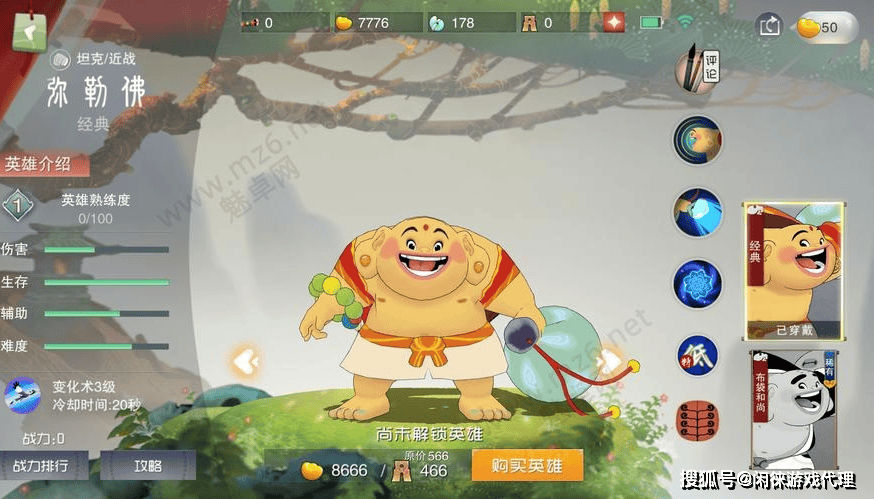The height and width of the screenshot is (499, 874).
Task: Open the 攻略 strategy guide
Action: (147, 465)
